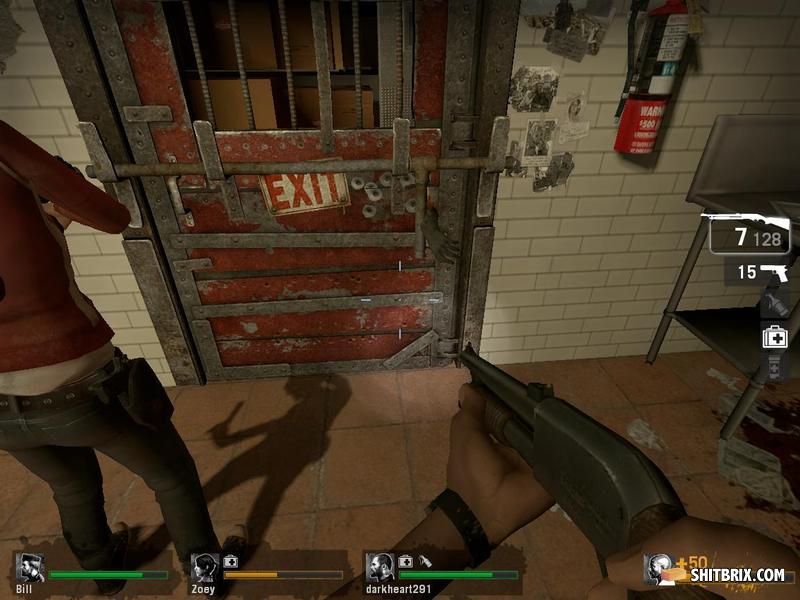Click your own survivor portrait

tap(659, 570)
